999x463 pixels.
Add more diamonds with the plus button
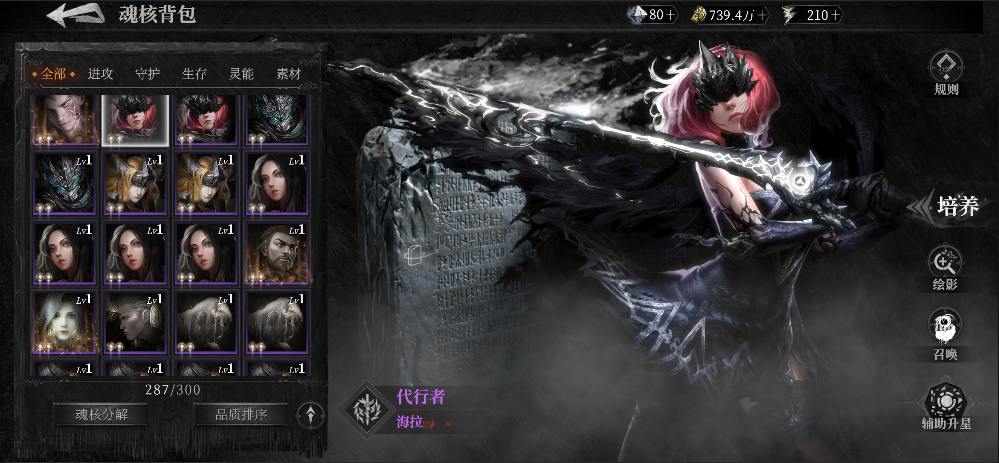click(670, 15)
